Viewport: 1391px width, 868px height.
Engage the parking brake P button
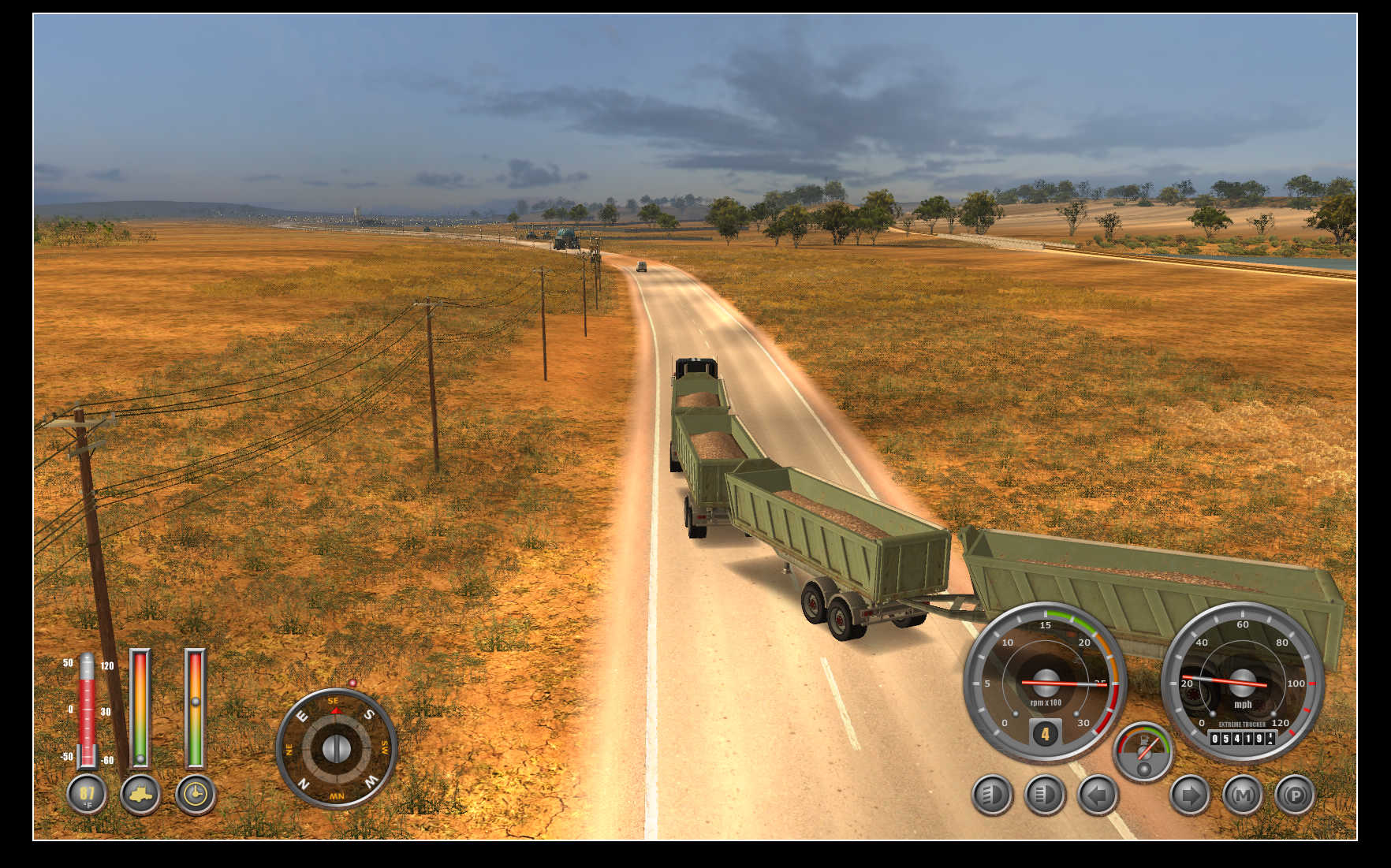pos(1295,795)
